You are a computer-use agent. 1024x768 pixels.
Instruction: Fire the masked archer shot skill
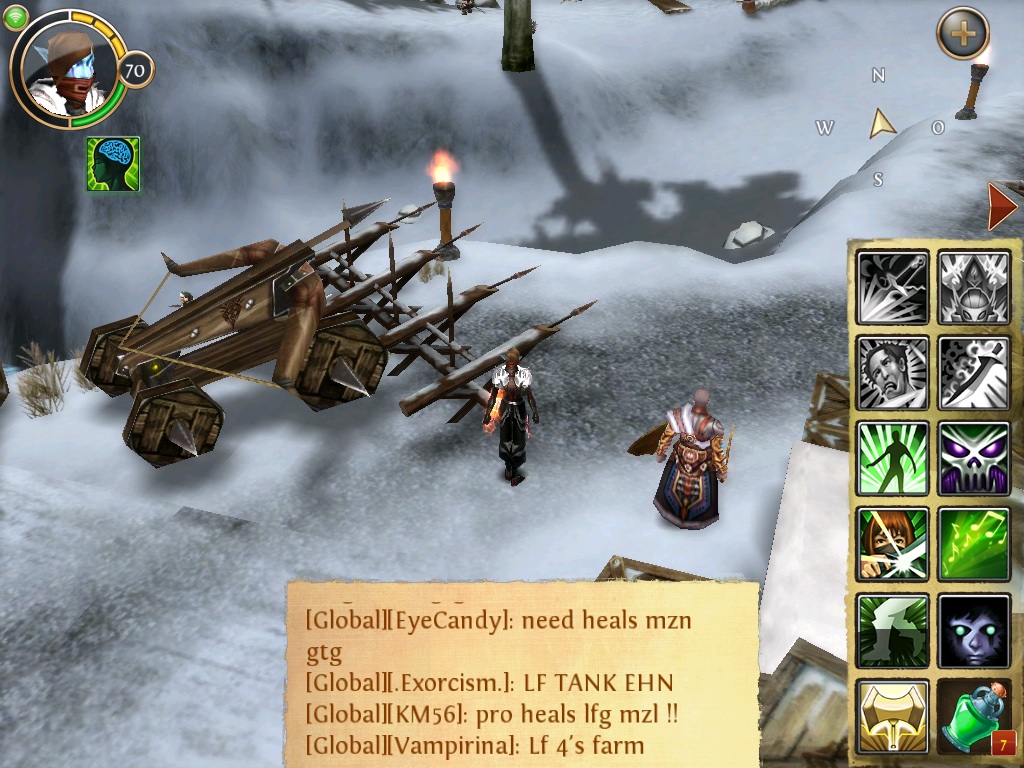pos(893,544)
